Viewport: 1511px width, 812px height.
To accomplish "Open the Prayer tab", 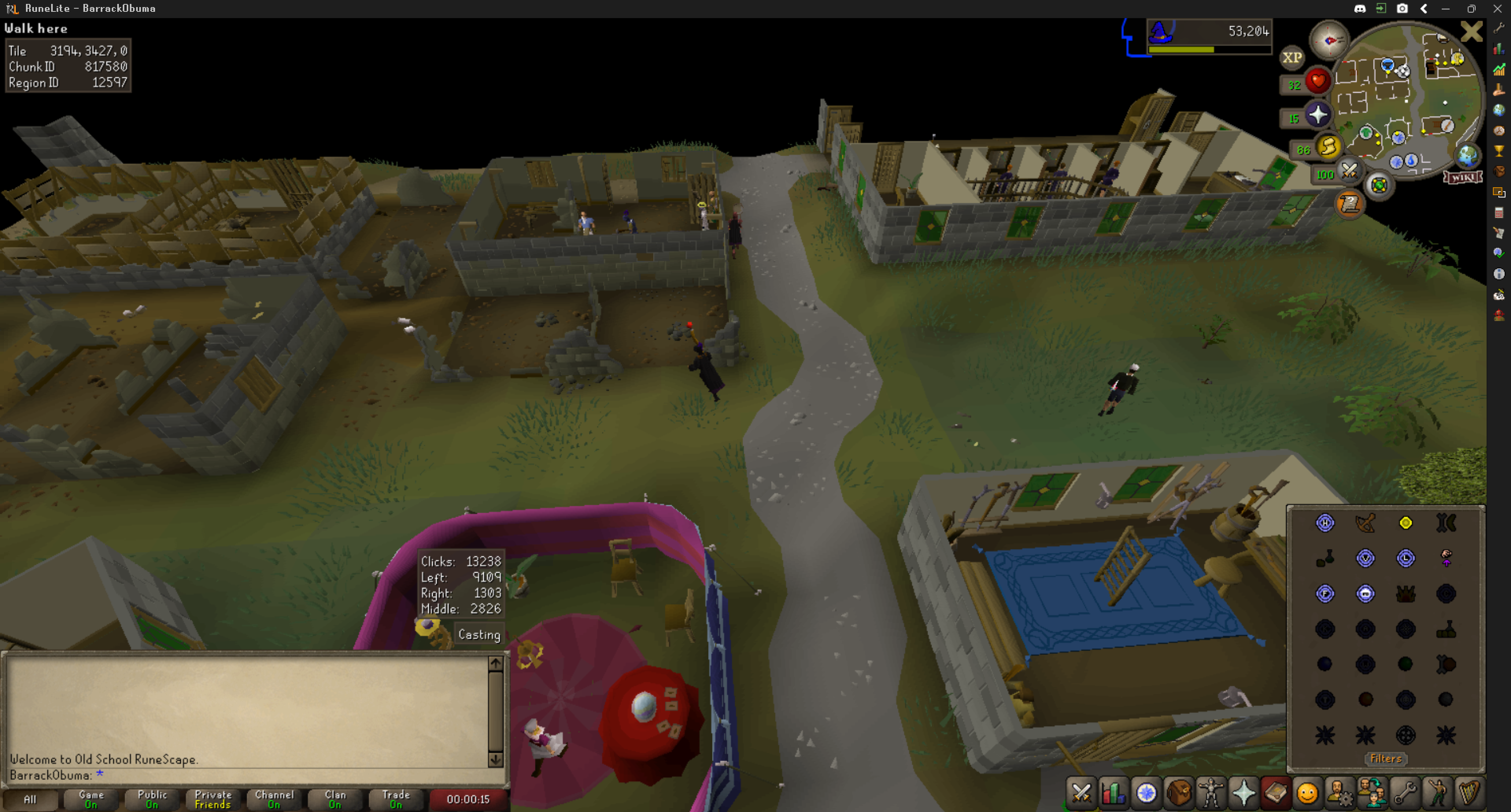I will click(1243, 793).
